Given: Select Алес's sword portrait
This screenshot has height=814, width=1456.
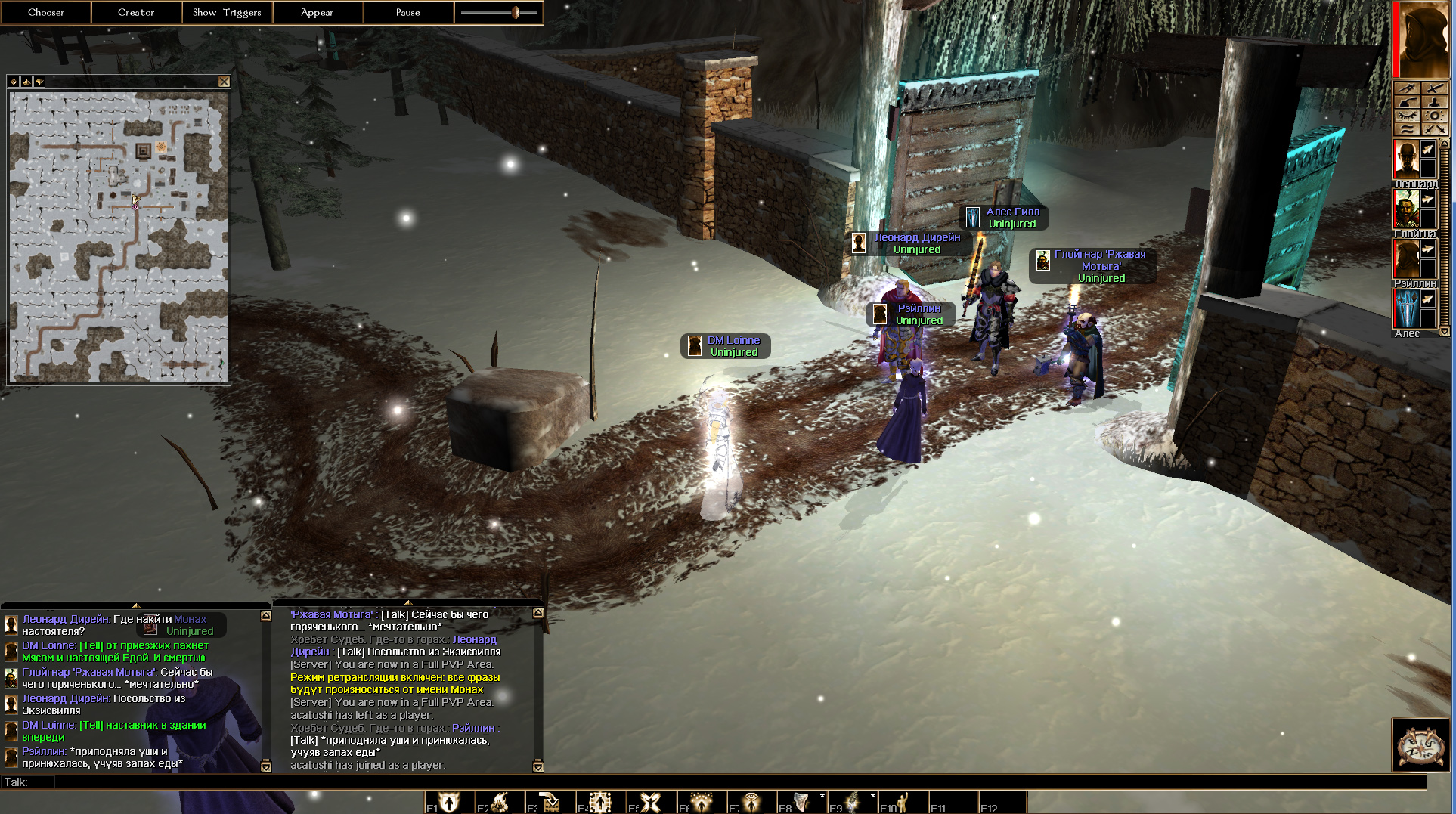Looking at the screenshot, I should point(1406,308).
